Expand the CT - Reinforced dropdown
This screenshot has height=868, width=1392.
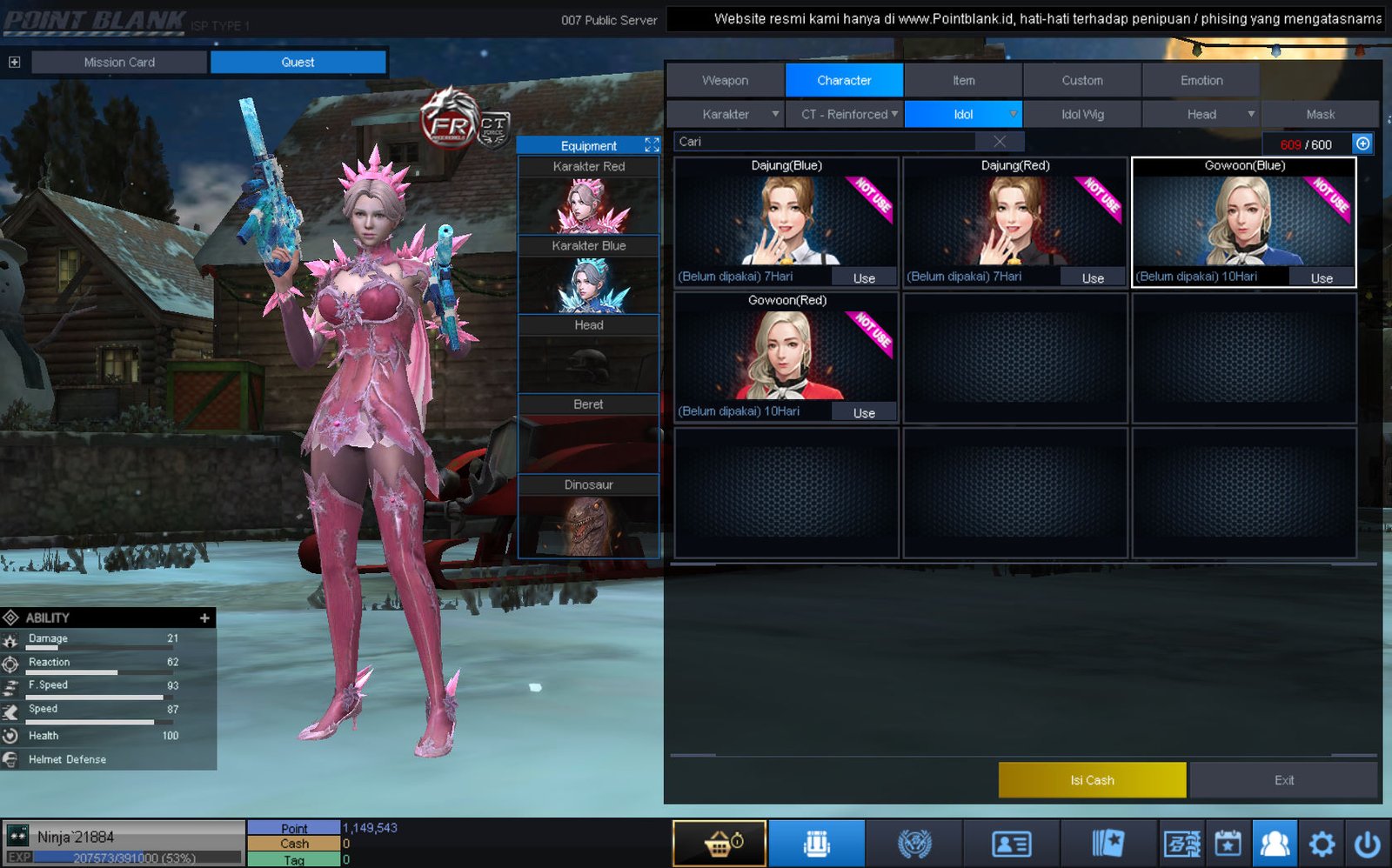point(845,114)
